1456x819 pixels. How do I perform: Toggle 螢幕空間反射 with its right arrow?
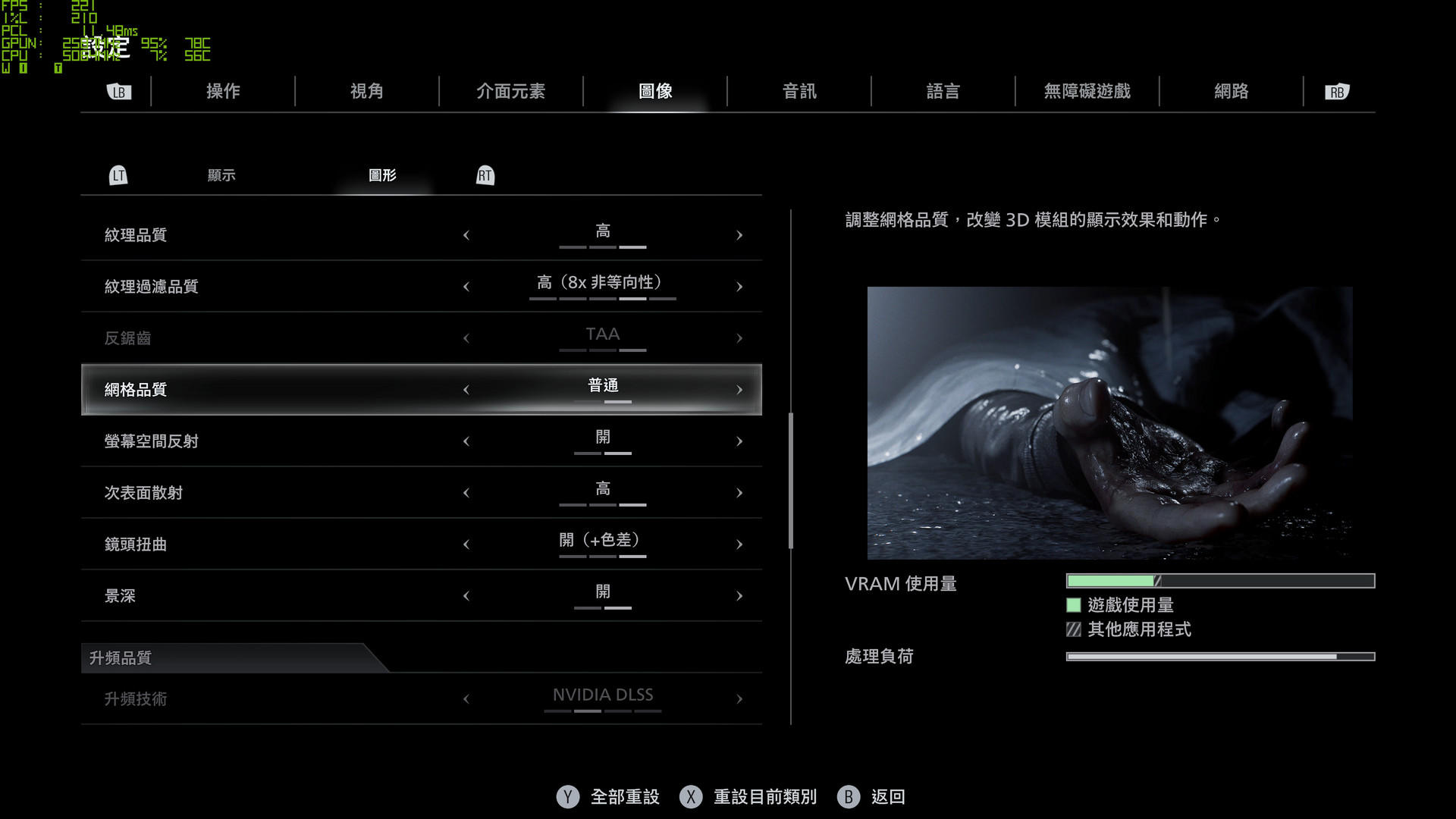pyautogui.click(x=739, y=441)
